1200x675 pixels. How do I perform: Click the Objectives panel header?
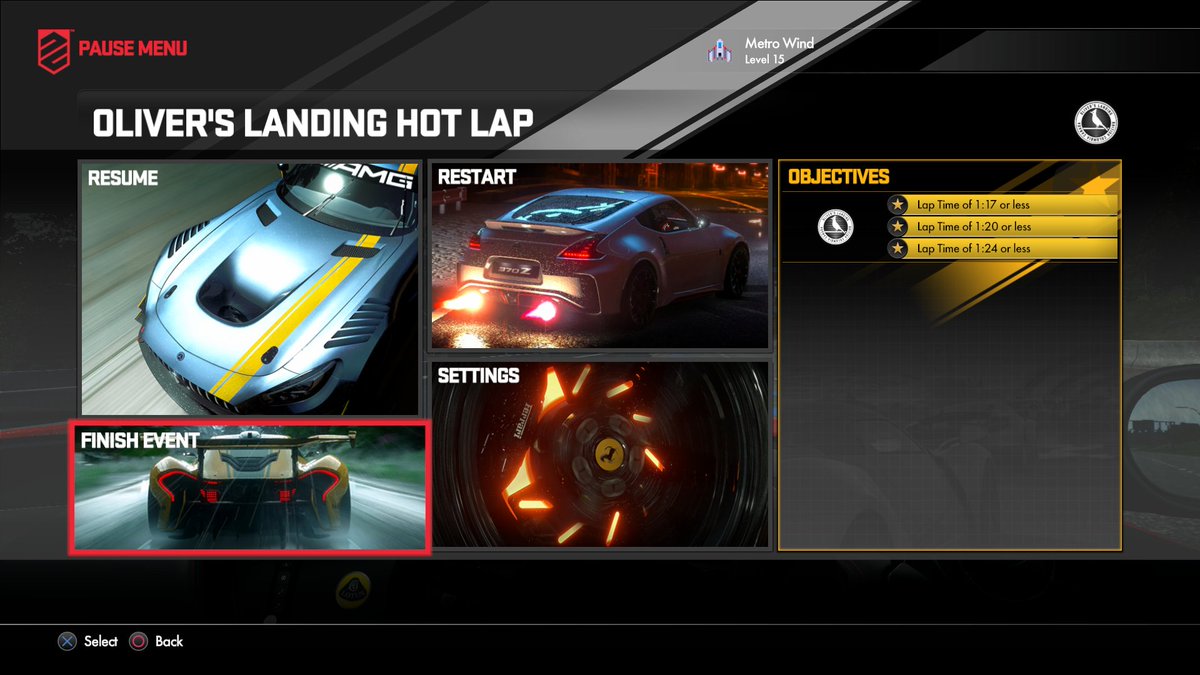point(838,177)
